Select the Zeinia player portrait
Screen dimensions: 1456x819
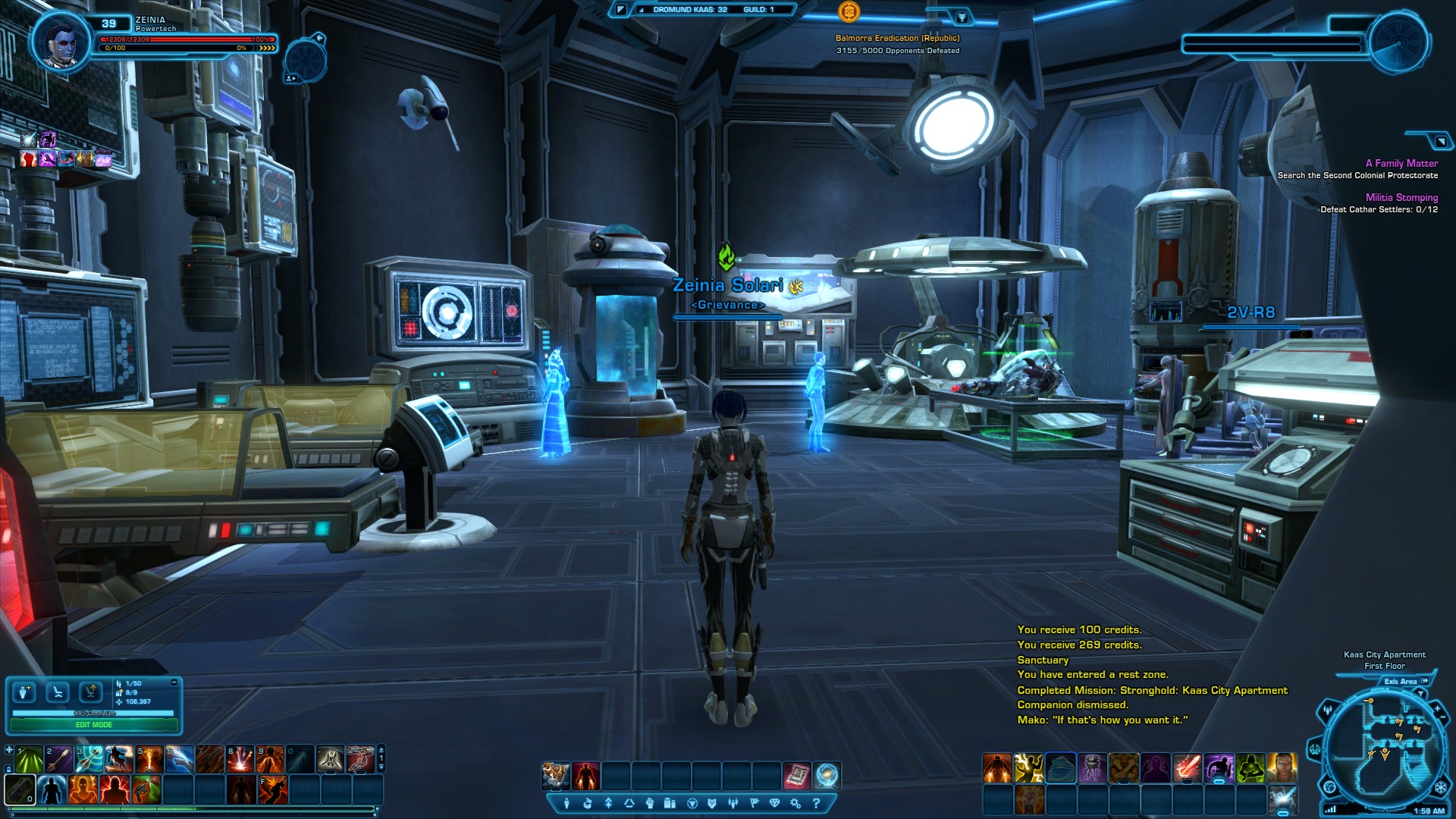click(60, 42)
